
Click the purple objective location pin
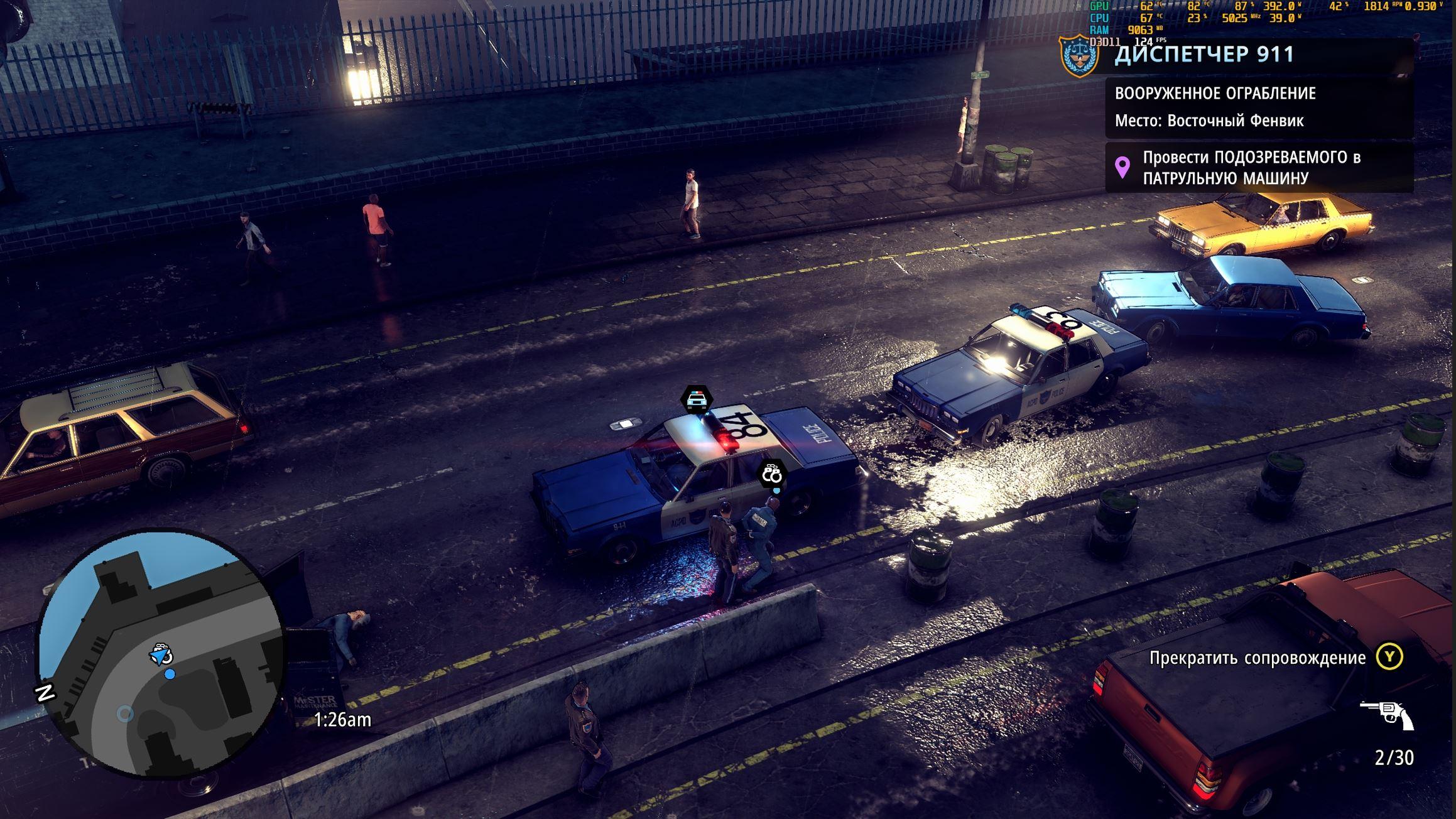(x=1122, y=167)
